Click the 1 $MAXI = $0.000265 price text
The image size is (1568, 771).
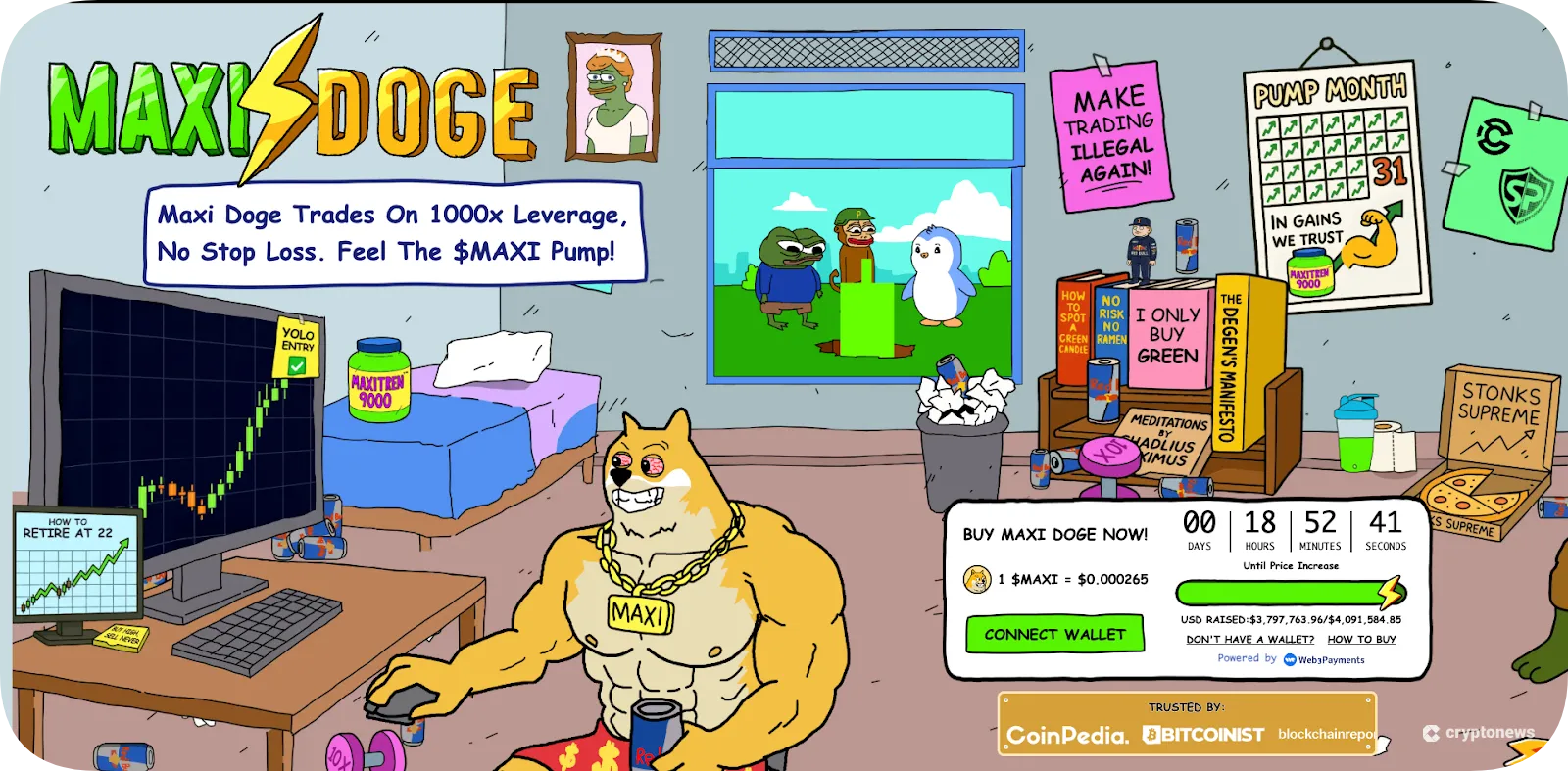point(1073,579)
